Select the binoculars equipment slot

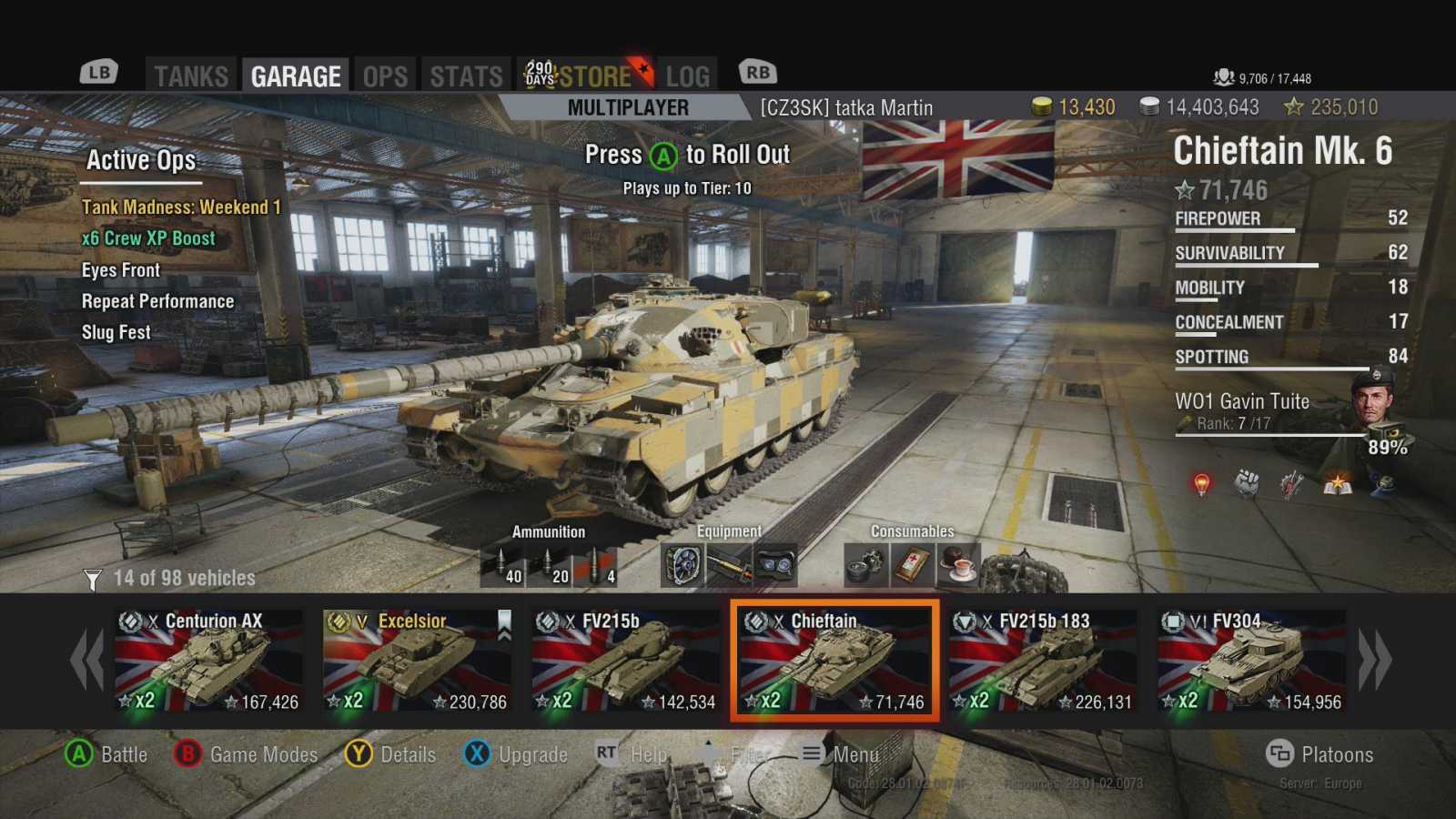point(776,565)
